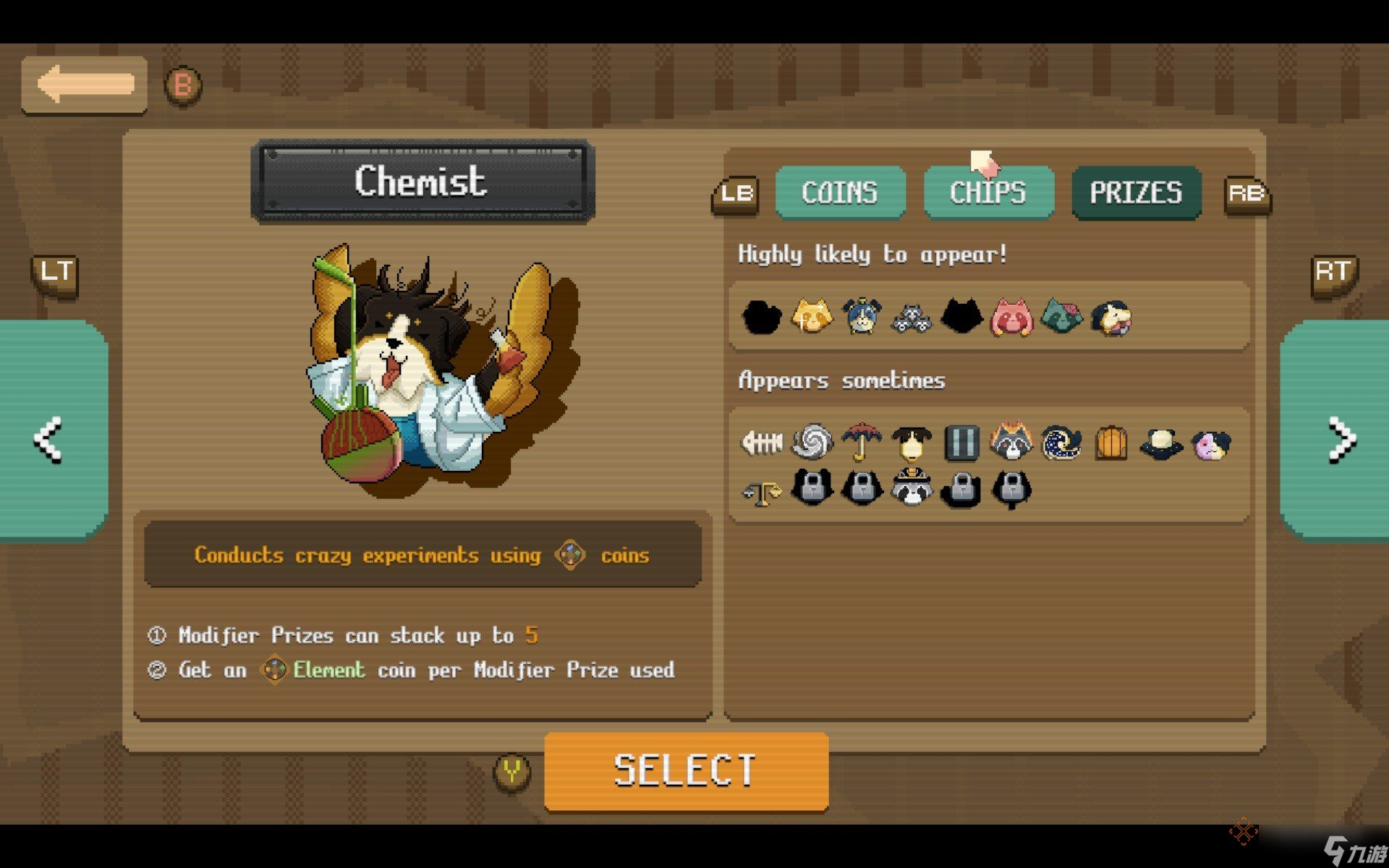Select the Chemist character
This screenshot has height=868, width=1389.
click(x=686, y=770)
